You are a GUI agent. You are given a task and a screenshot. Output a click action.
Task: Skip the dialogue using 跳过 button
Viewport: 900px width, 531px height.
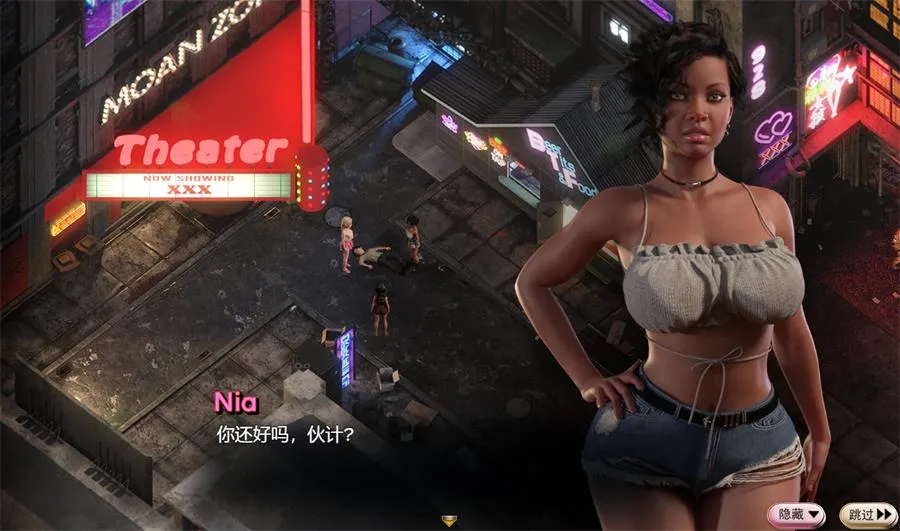867,514
